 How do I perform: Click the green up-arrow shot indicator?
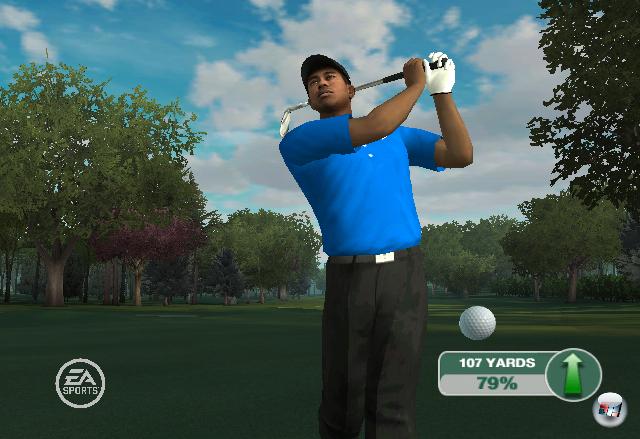coord(574,374)
